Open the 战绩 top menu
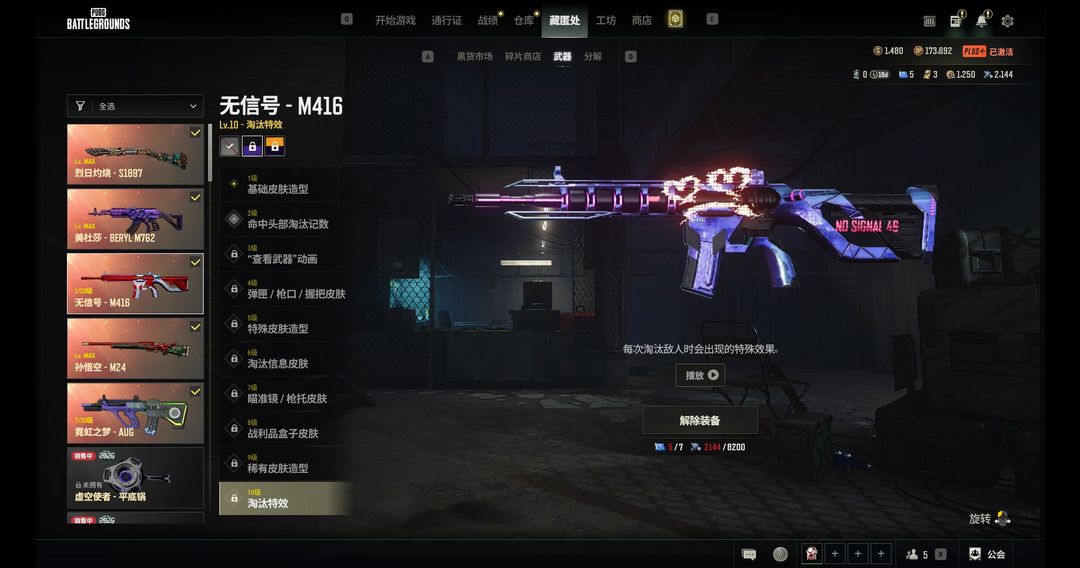The height and width of the screenshot is (568, 1080). click(x=487, y=20)
